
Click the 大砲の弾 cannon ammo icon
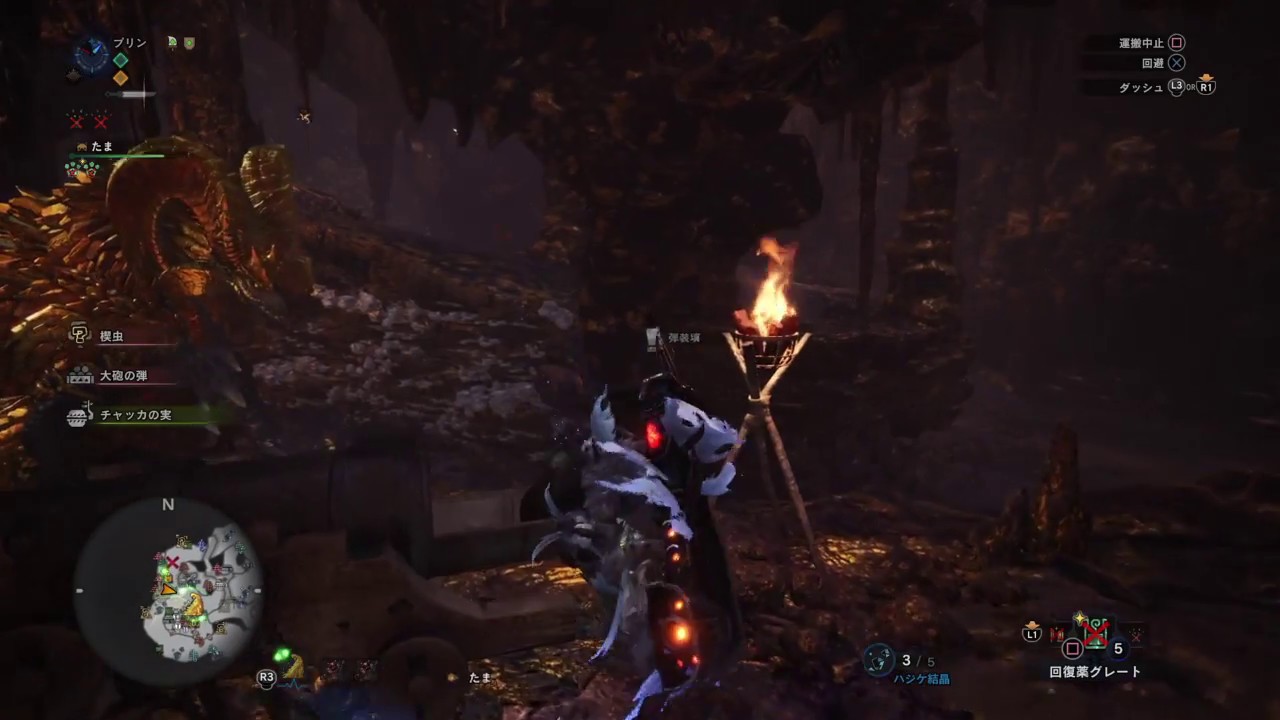click(x=80, y=376)
